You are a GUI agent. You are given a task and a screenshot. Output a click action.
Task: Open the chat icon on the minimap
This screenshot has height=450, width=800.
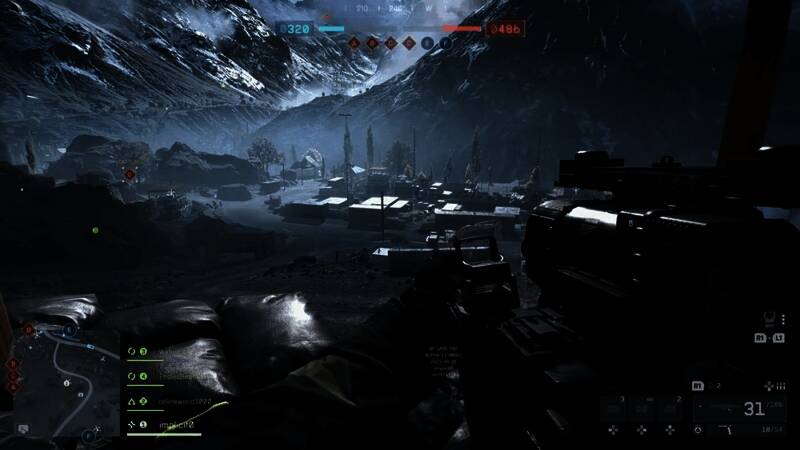(x=23, y=428)
